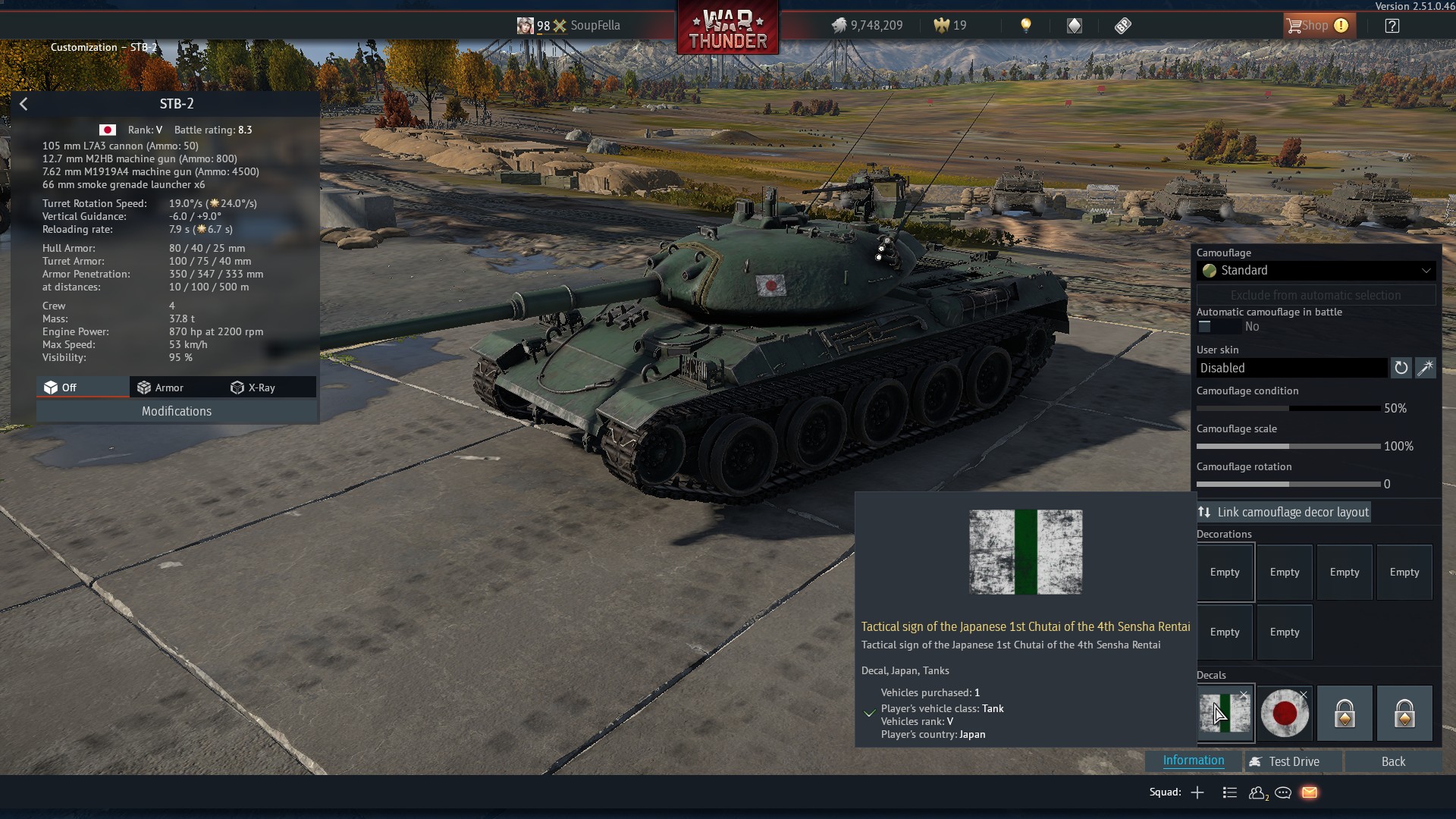
Task: Select the green-striped tactical sign decal slot
Action: tap(1225, 714)
